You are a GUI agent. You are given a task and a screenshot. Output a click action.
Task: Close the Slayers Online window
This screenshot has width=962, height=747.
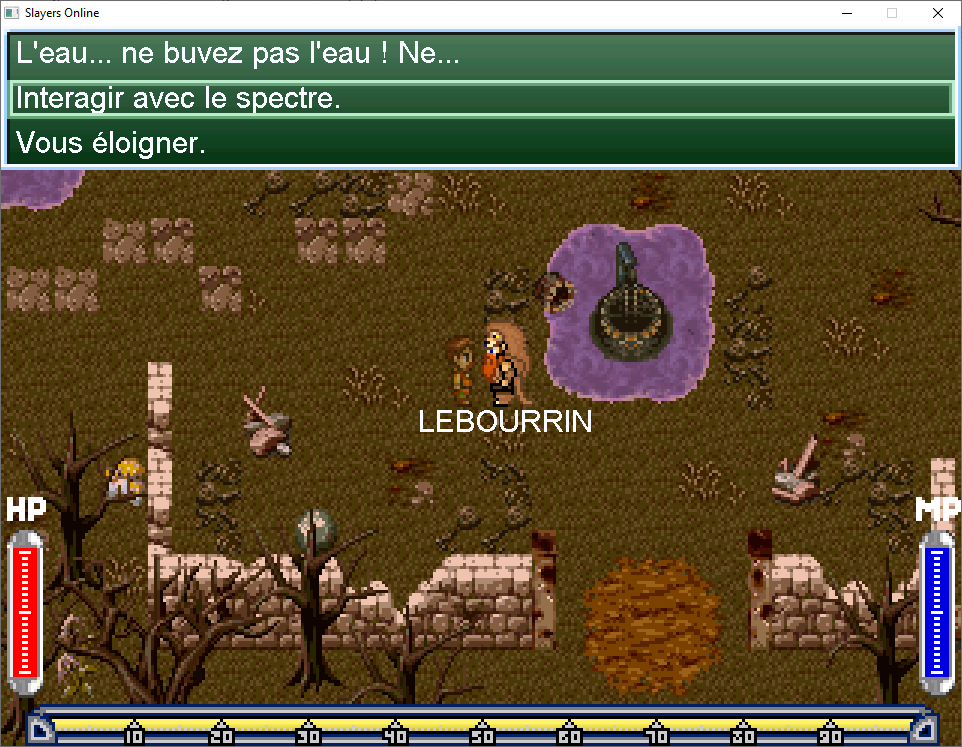937,13
